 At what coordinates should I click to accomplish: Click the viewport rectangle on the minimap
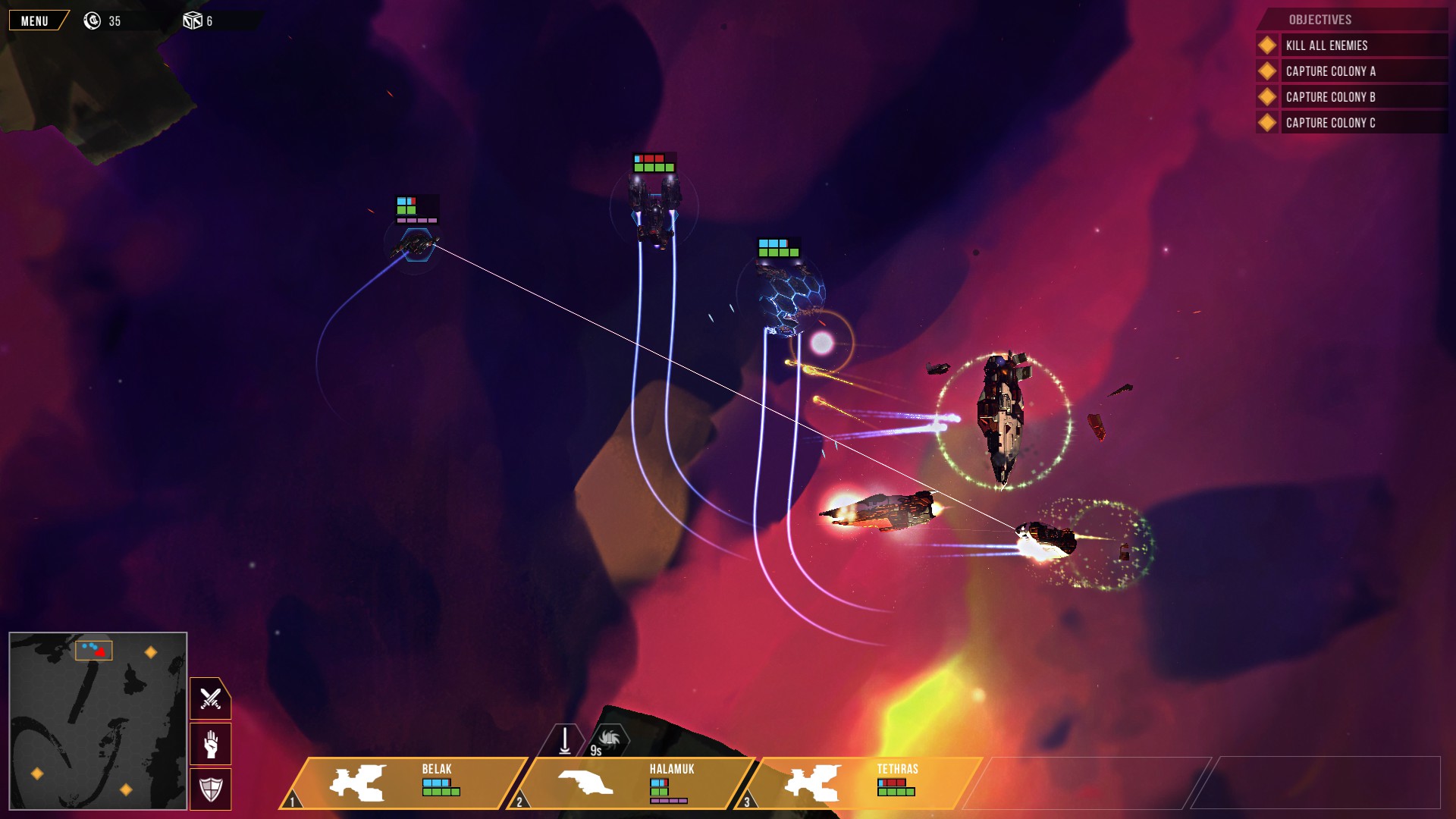coord(94,650)
